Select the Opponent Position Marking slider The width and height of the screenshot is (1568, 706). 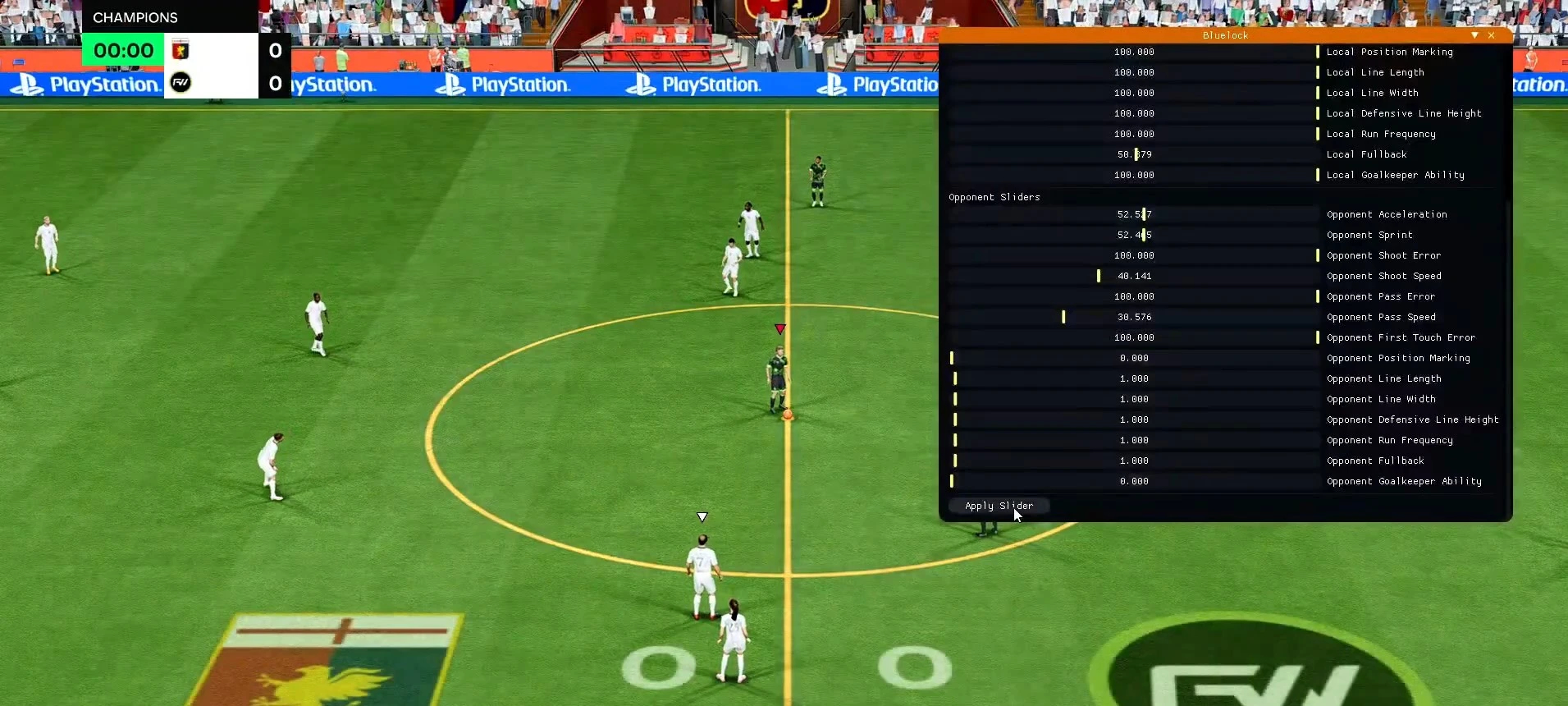pos(953,358)
